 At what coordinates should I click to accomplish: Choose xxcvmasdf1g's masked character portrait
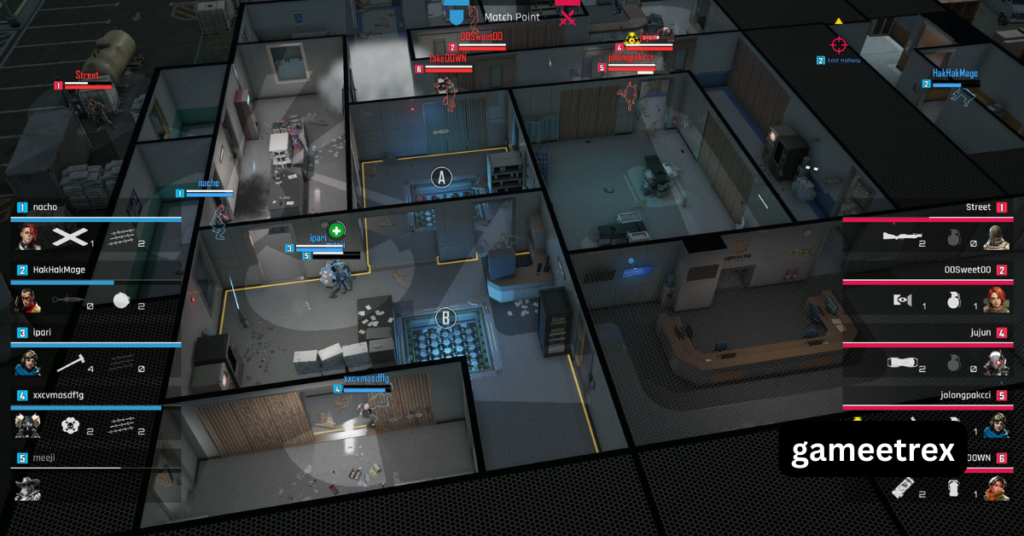(28, 426)
